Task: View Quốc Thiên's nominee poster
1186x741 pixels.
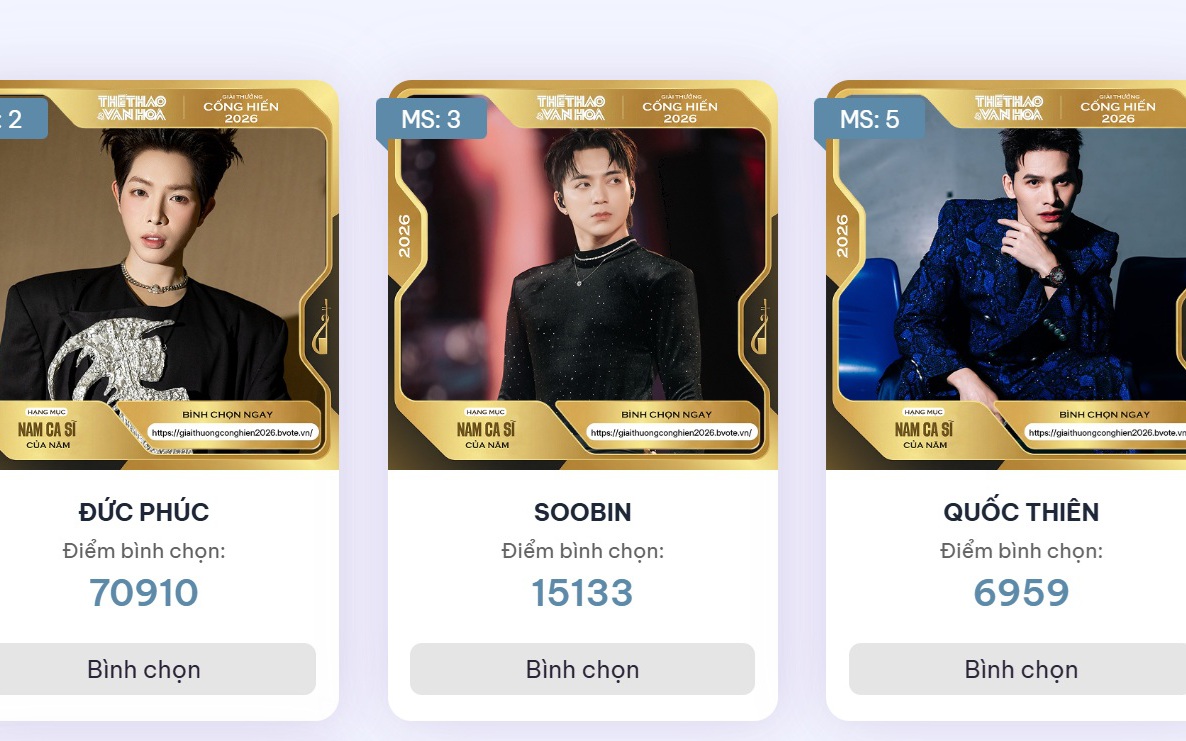Action: click(x=1010, y=275)
